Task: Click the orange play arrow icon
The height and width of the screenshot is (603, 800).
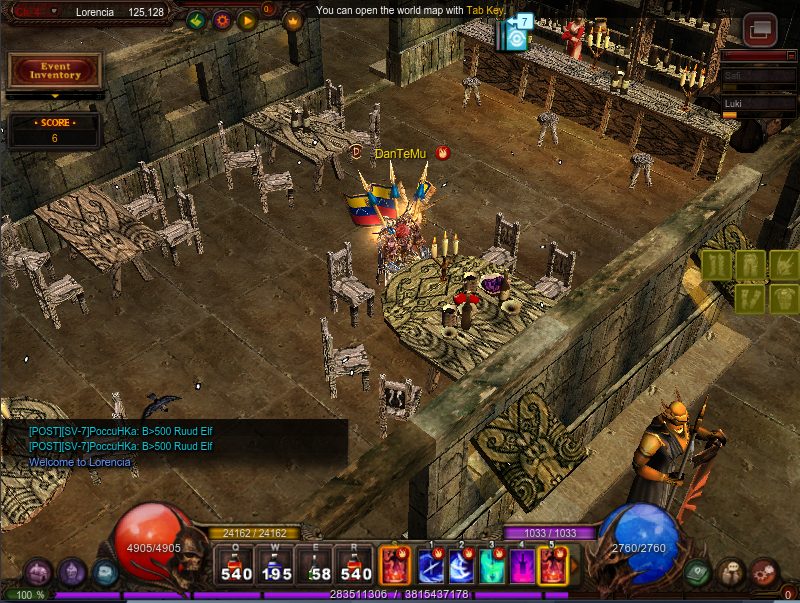Action: [247, 20]
